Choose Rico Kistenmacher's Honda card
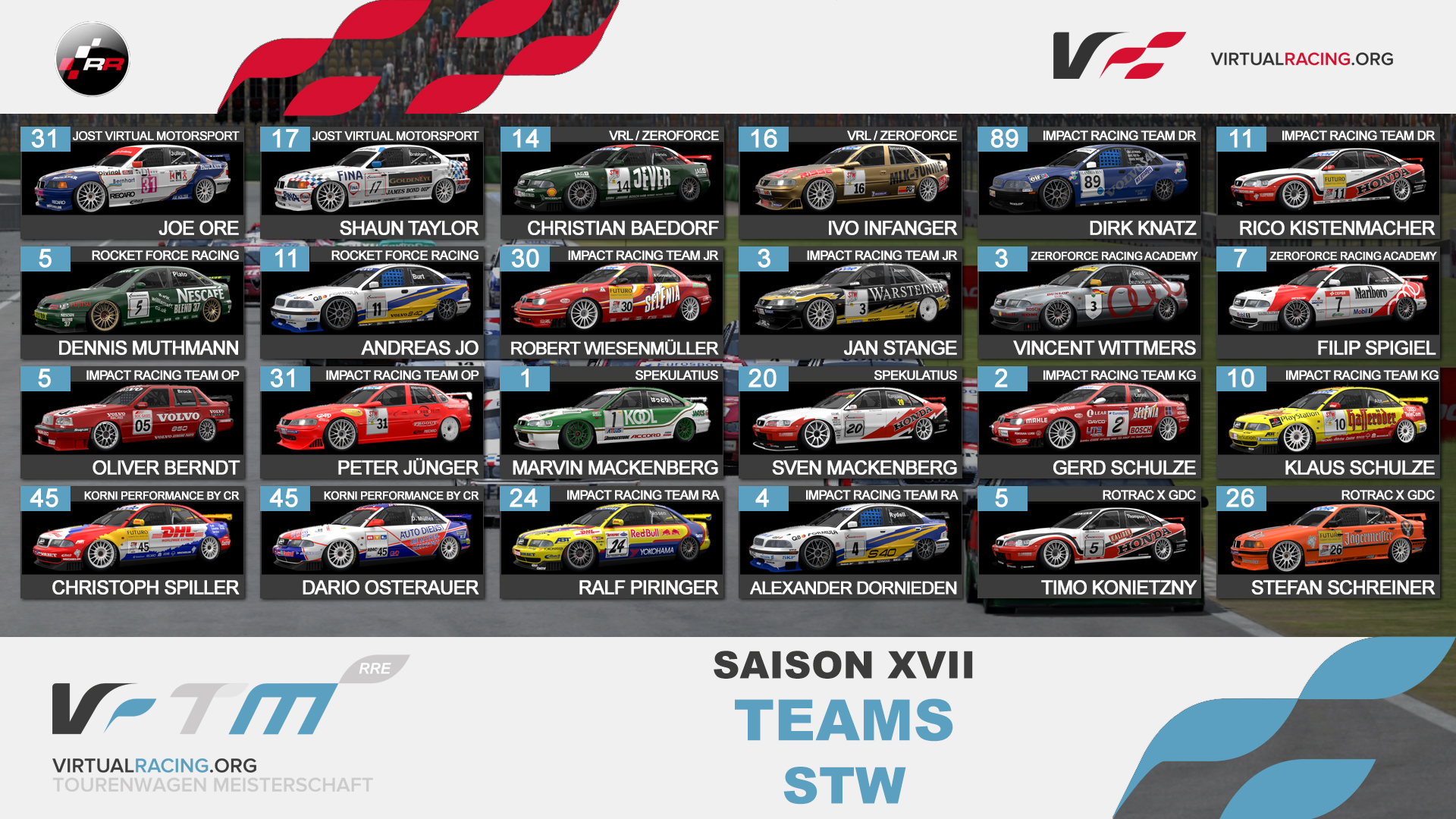Image resolution: width=1456 pixels, height=819 pixels. (1328, 182)
